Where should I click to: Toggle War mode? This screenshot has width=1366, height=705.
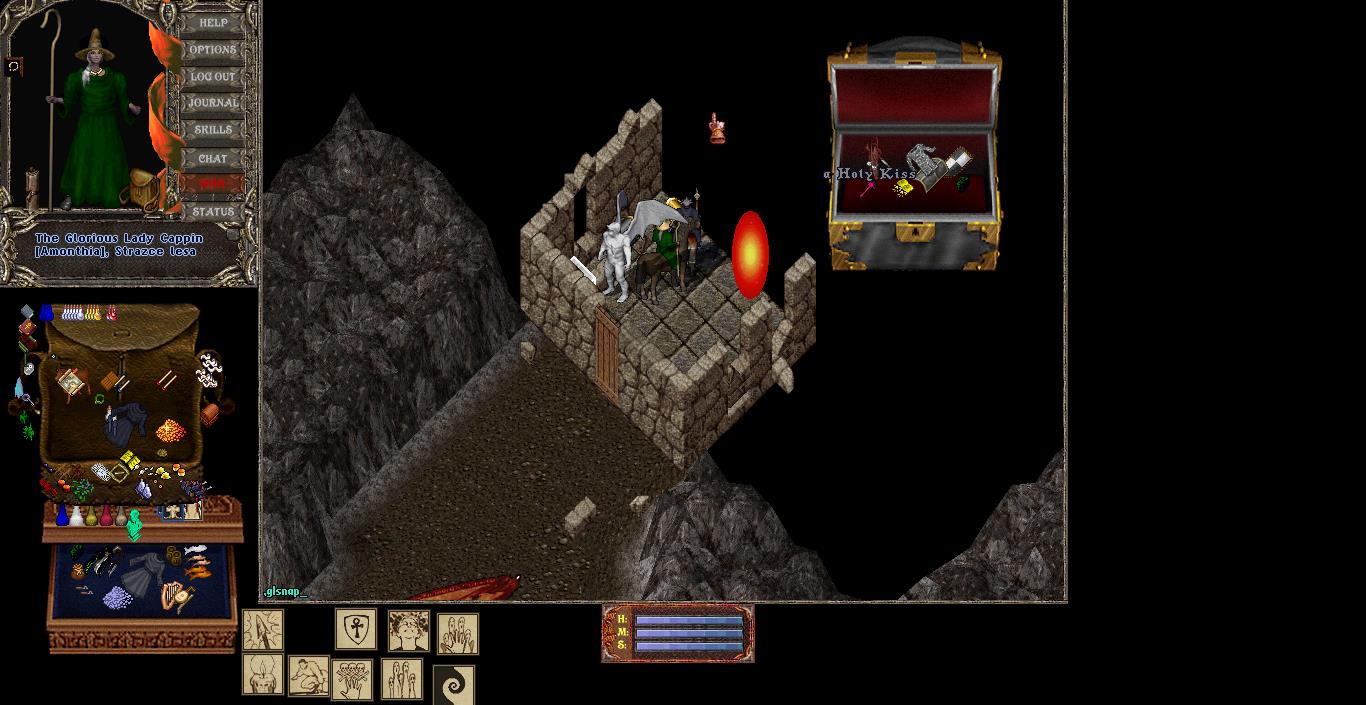[x=213, y=184]
